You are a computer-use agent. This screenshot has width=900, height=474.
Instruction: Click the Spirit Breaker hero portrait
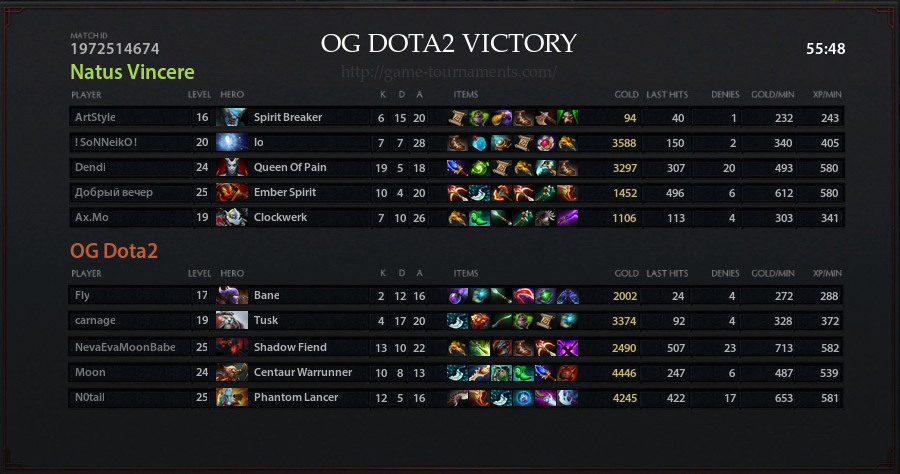click(231, 118)
